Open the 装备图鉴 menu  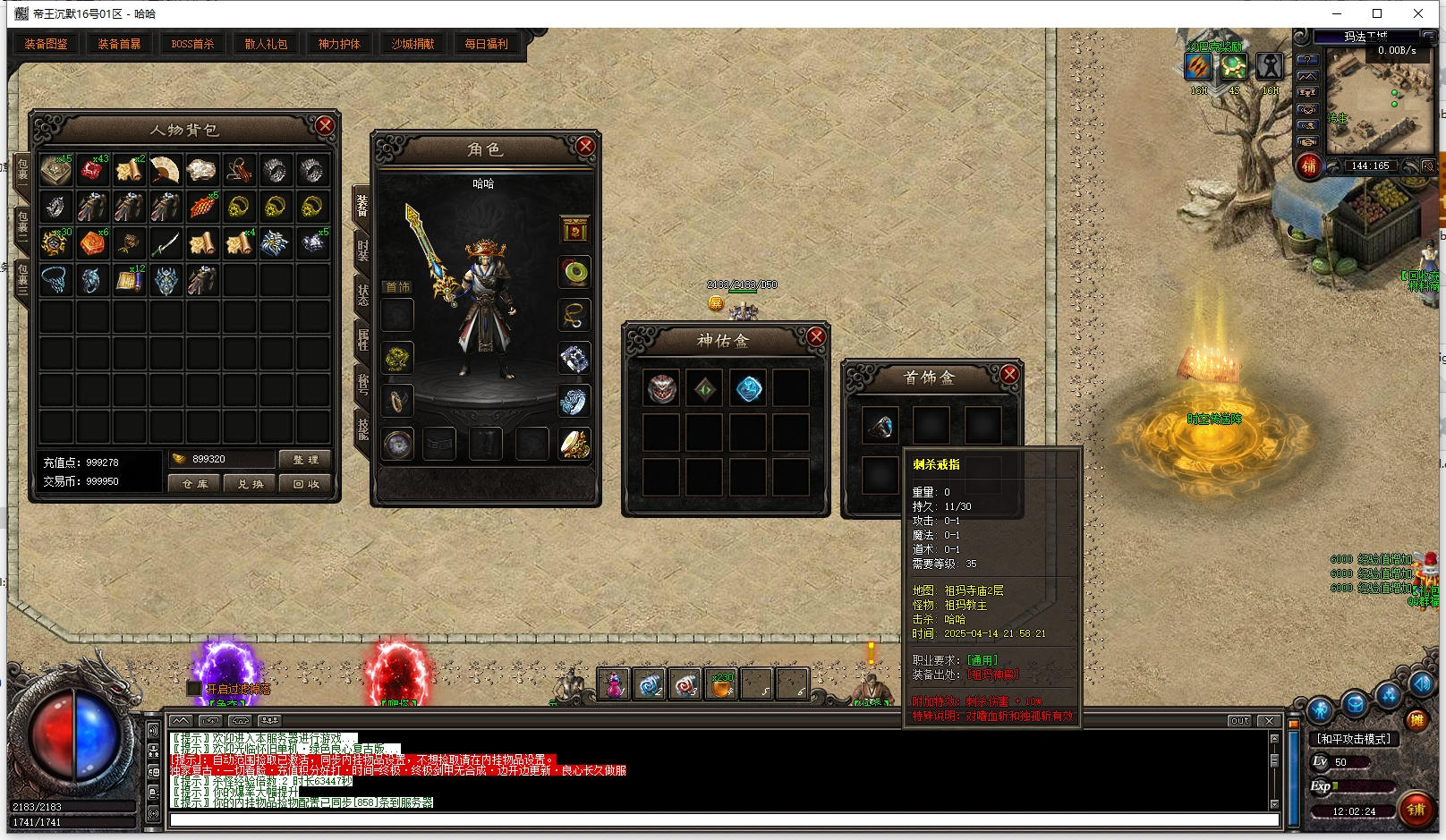click(x=46, y=44)
